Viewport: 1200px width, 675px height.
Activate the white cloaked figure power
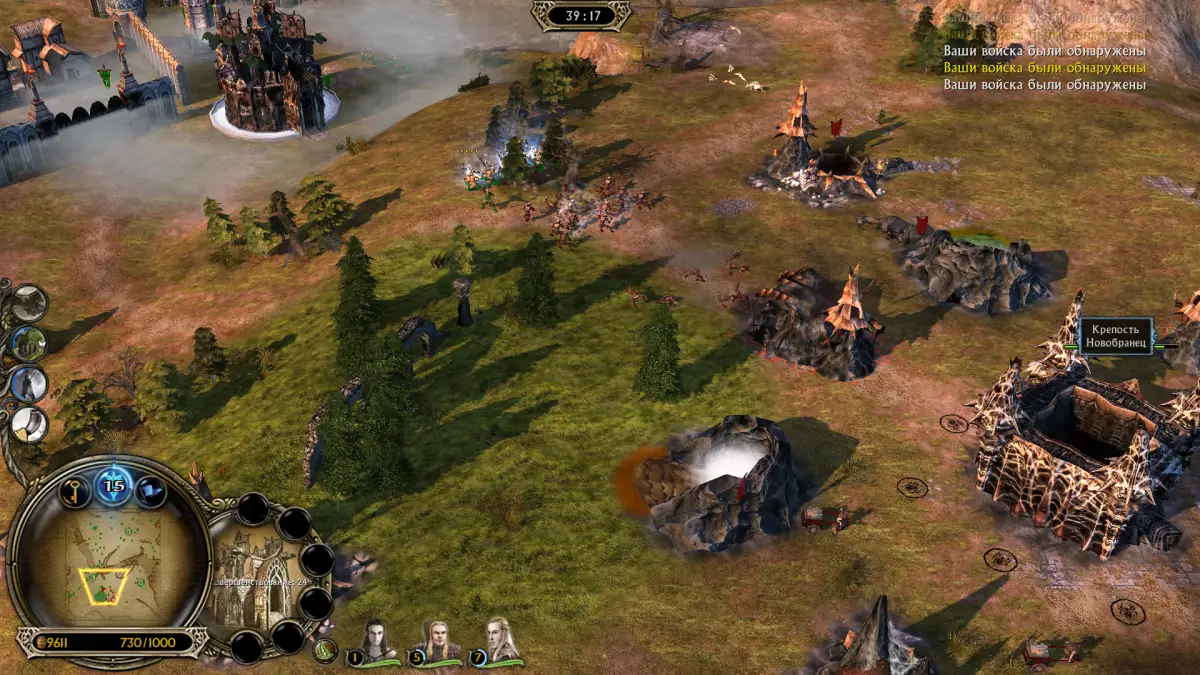point(29,384)
